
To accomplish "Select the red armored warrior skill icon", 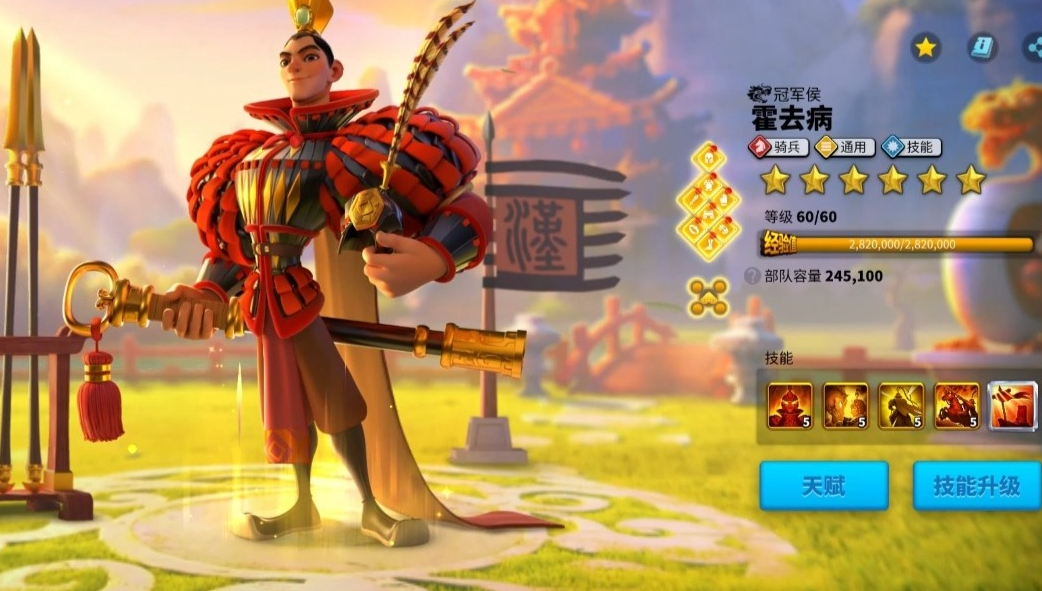I will pos(789,406).
